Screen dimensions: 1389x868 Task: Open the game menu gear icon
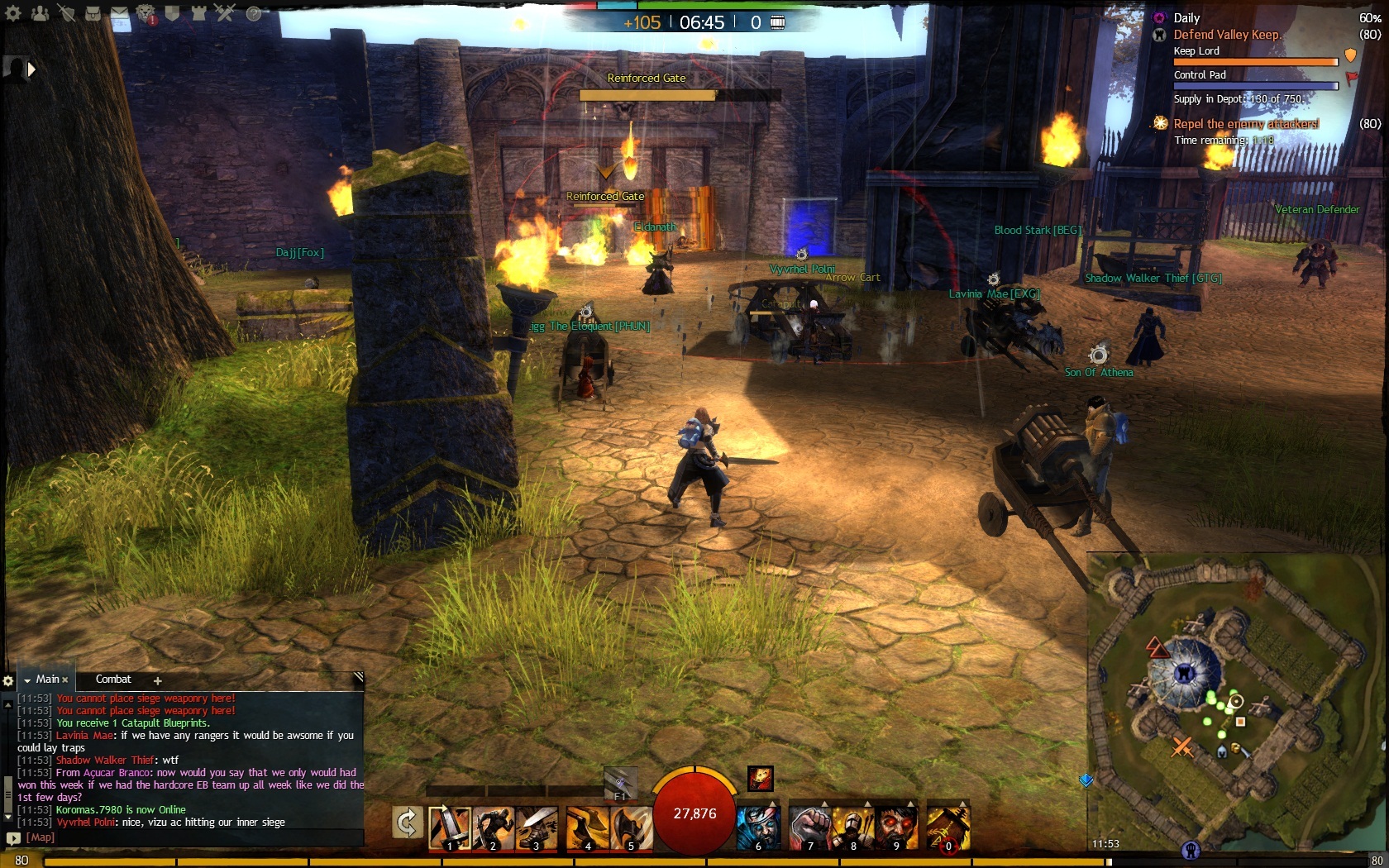13,13
